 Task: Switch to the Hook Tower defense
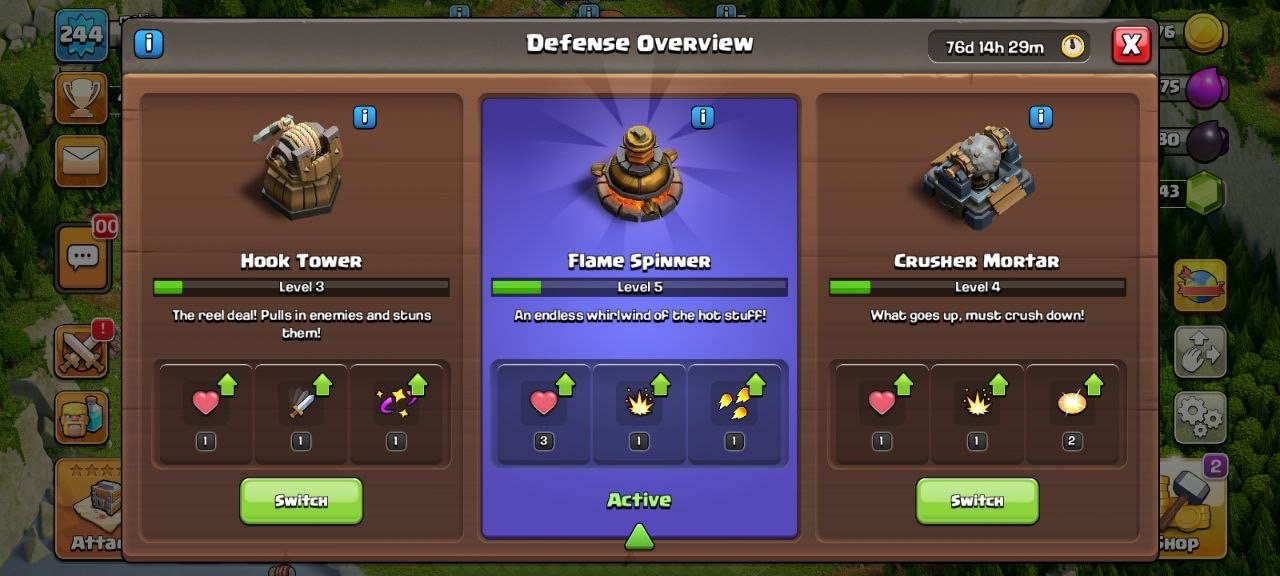pyautogui.click(x=301, y=500)
